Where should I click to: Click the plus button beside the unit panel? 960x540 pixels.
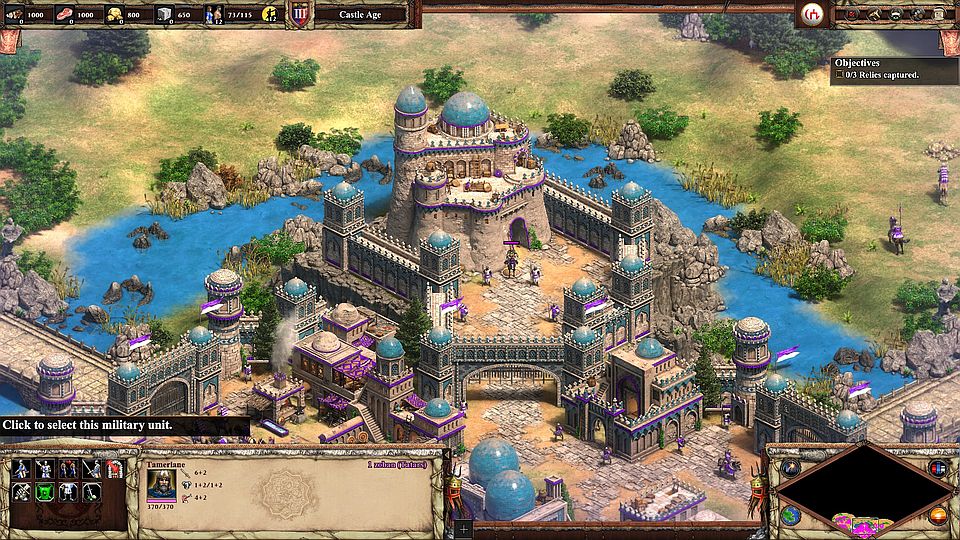462,526
